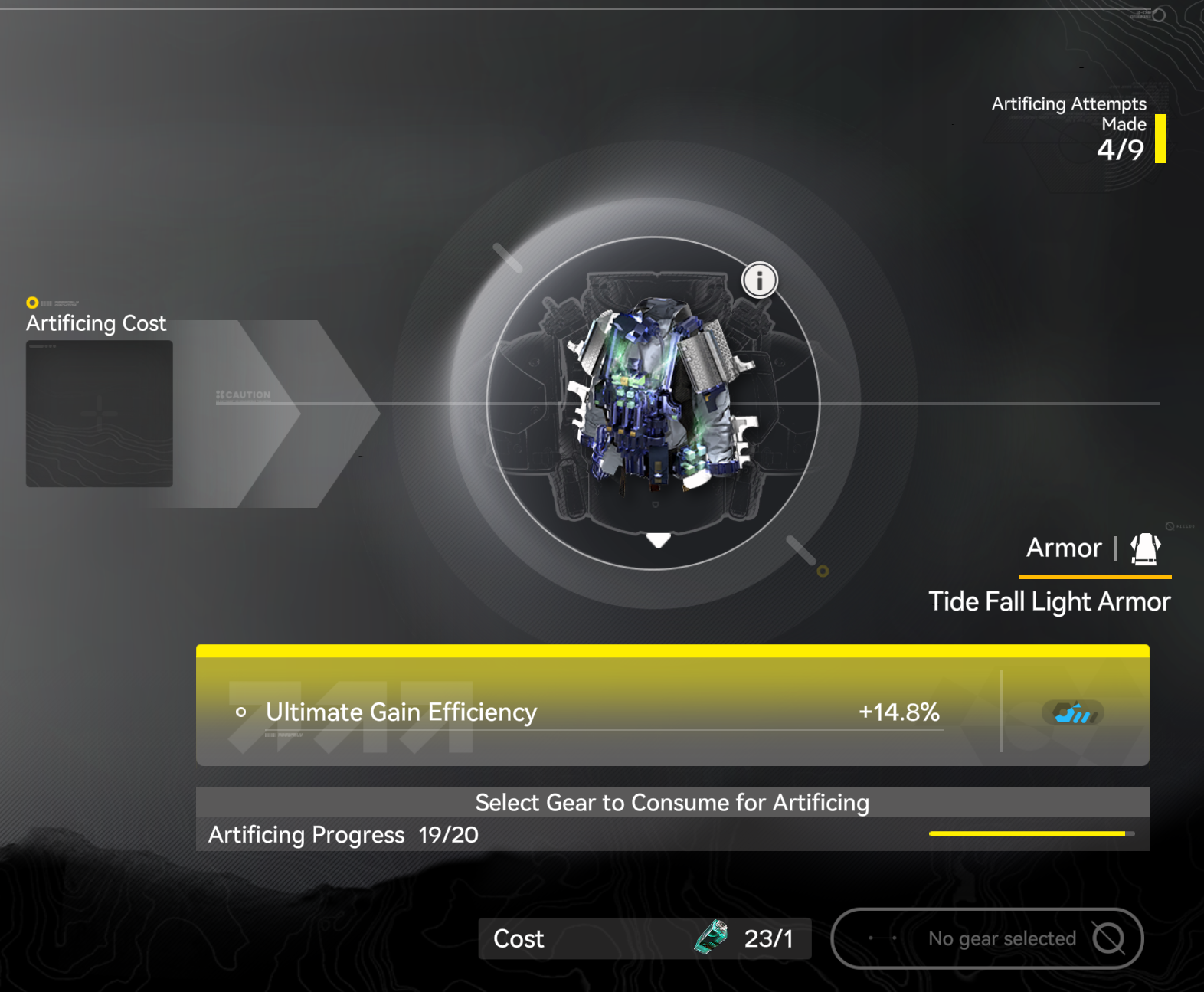Open Select Gear to Consume for Artificing
The width and height of the screenshot is (1204, 992).
(672, 803)
